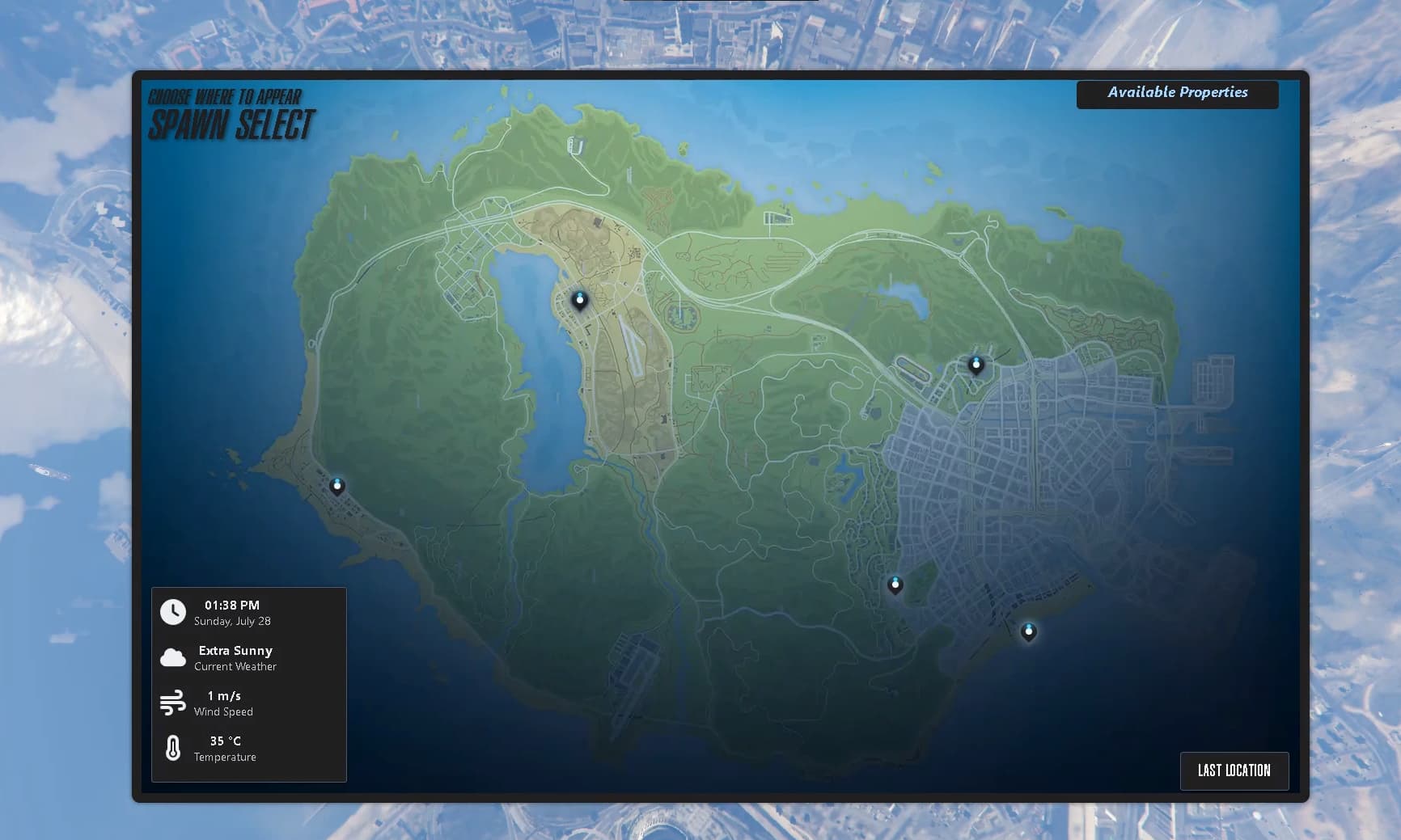Open Available Properties
The width and height of the screenshot is (1401, 840).
click(x=1177, y=93)
